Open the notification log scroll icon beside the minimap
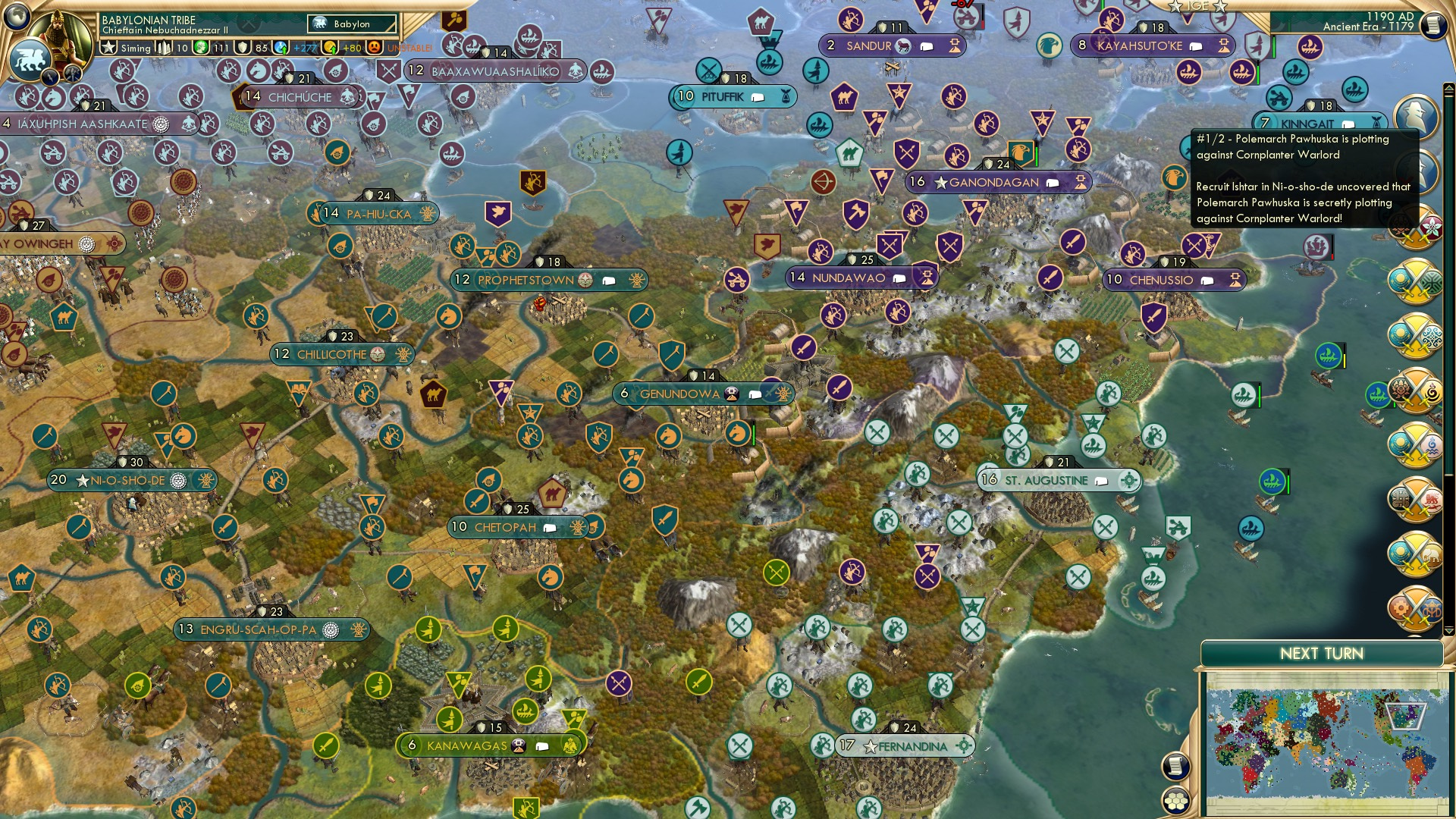This screenshot has height=819, width=1456. point(1177,767)
